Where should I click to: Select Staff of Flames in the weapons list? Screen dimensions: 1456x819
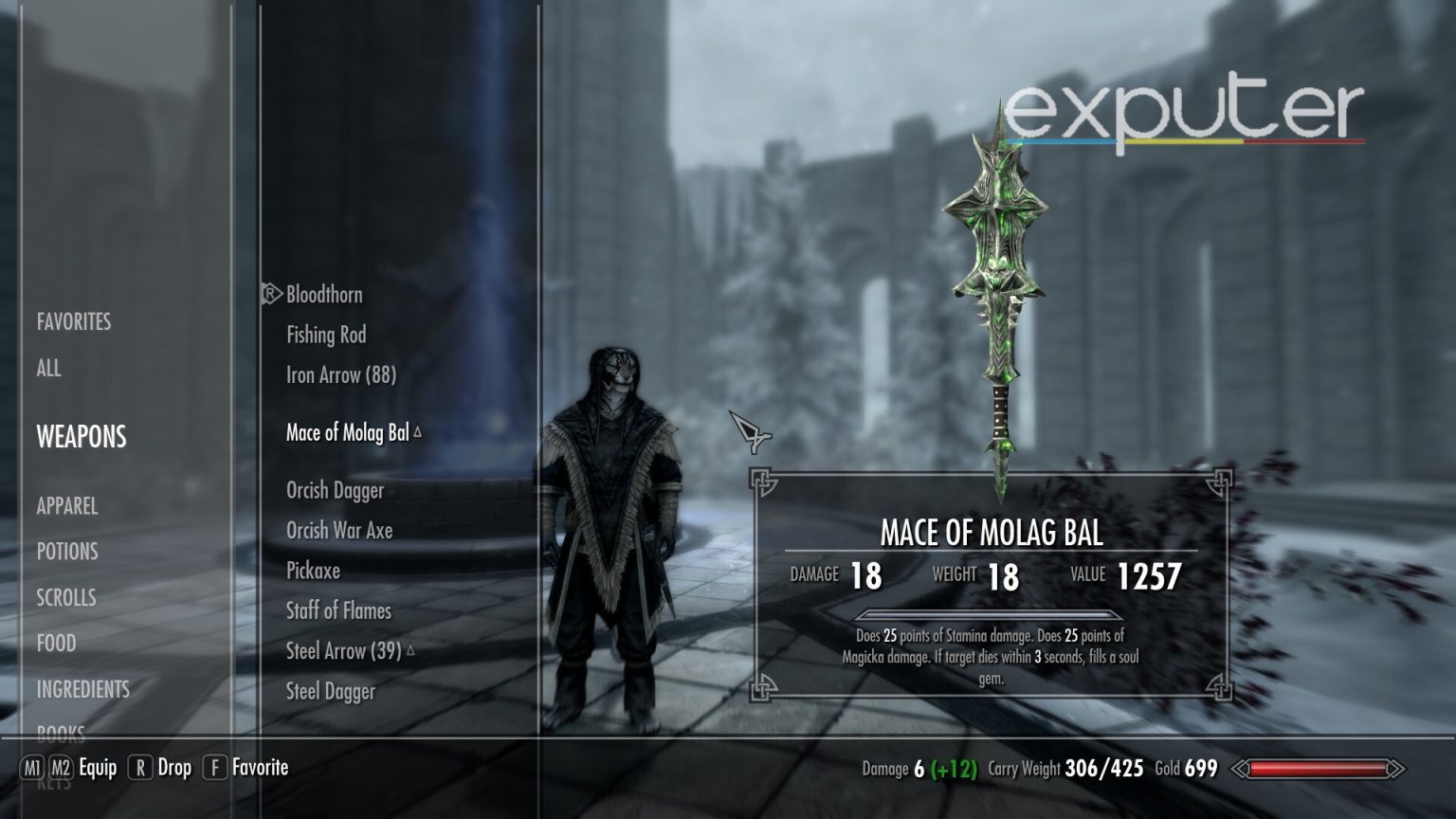338,611
